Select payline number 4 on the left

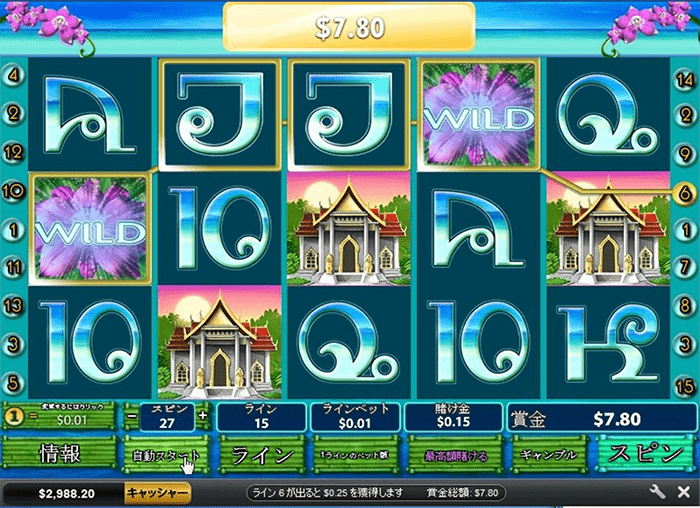pos(14,74)
